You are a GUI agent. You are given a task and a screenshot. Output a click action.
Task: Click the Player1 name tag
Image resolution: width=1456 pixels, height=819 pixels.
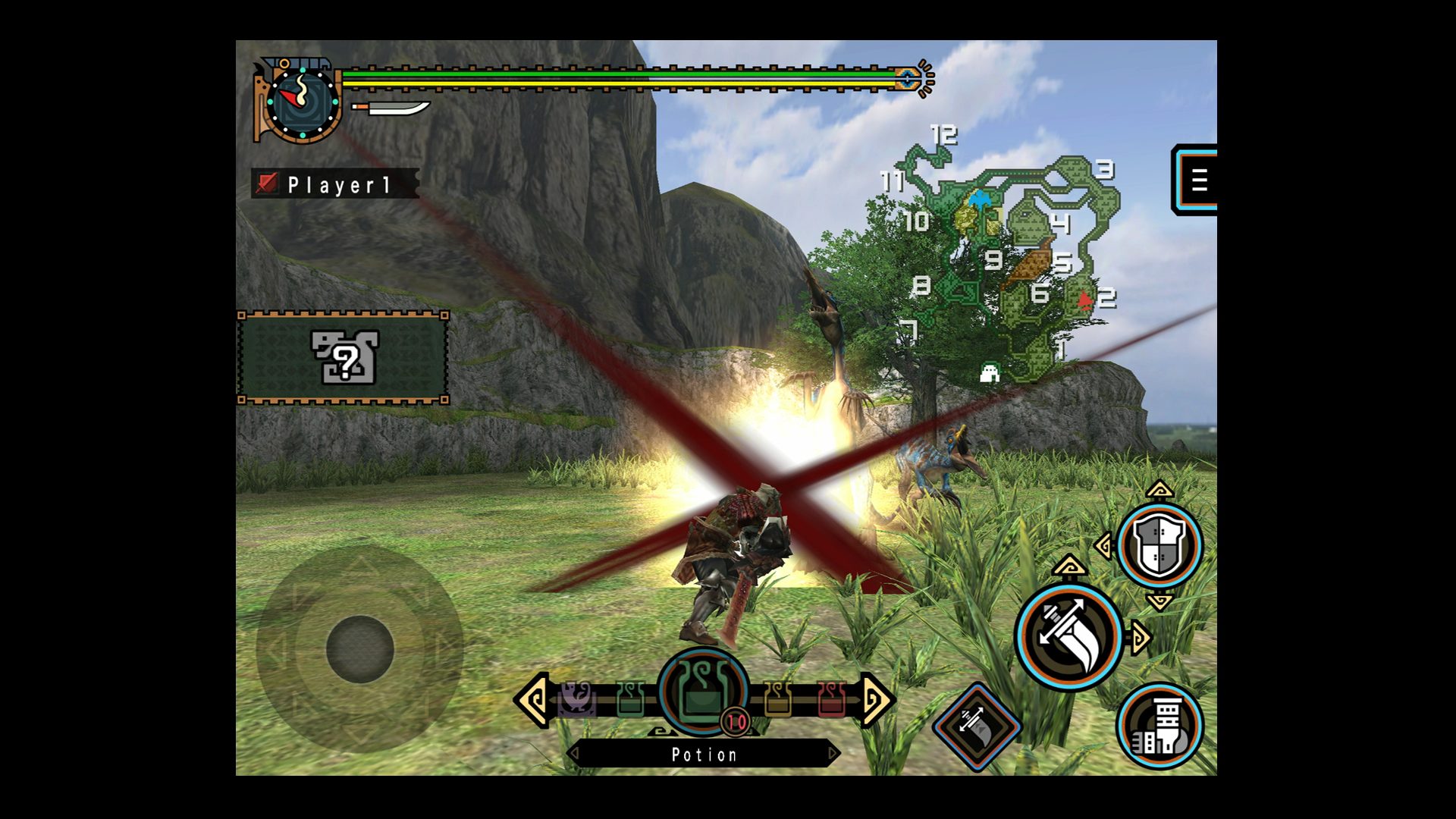tap(334, 184)
